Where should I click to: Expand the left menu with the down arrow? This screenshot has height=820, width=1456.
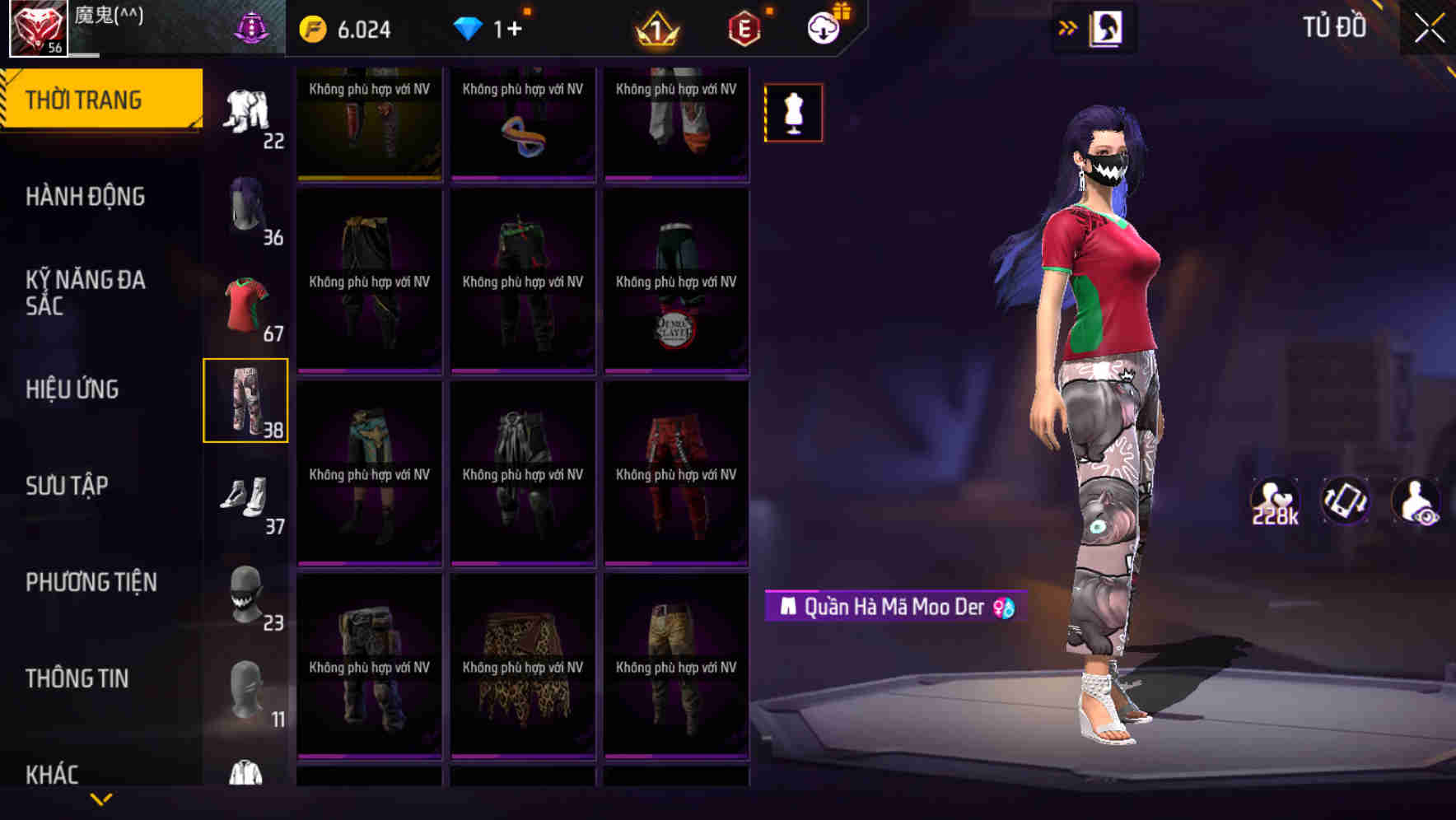click(x=101, y=800)
